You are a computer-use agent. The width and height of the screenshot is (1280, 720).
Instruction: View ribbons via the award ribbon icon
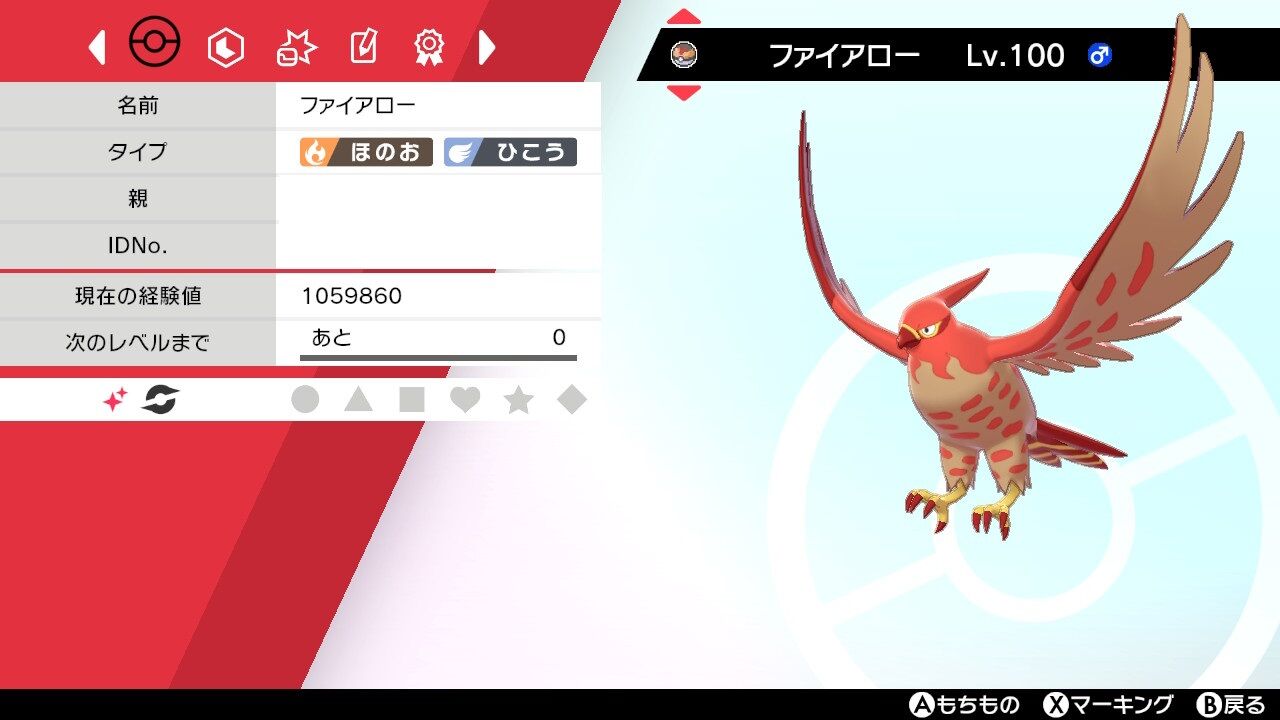[x=432, y=44]
